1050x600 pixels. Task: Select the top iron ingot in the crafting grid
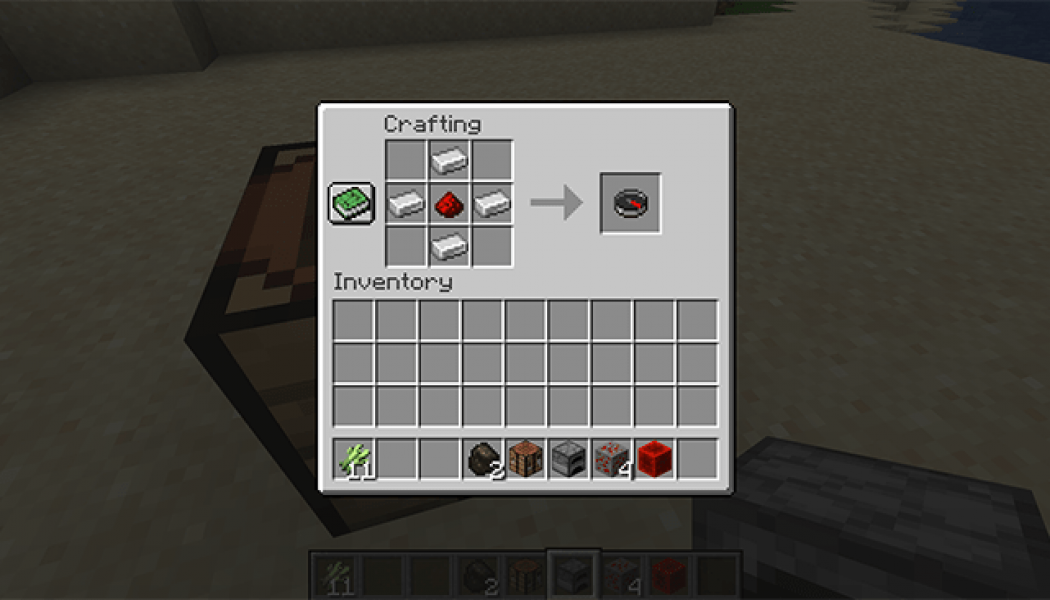tap(449, 160)
